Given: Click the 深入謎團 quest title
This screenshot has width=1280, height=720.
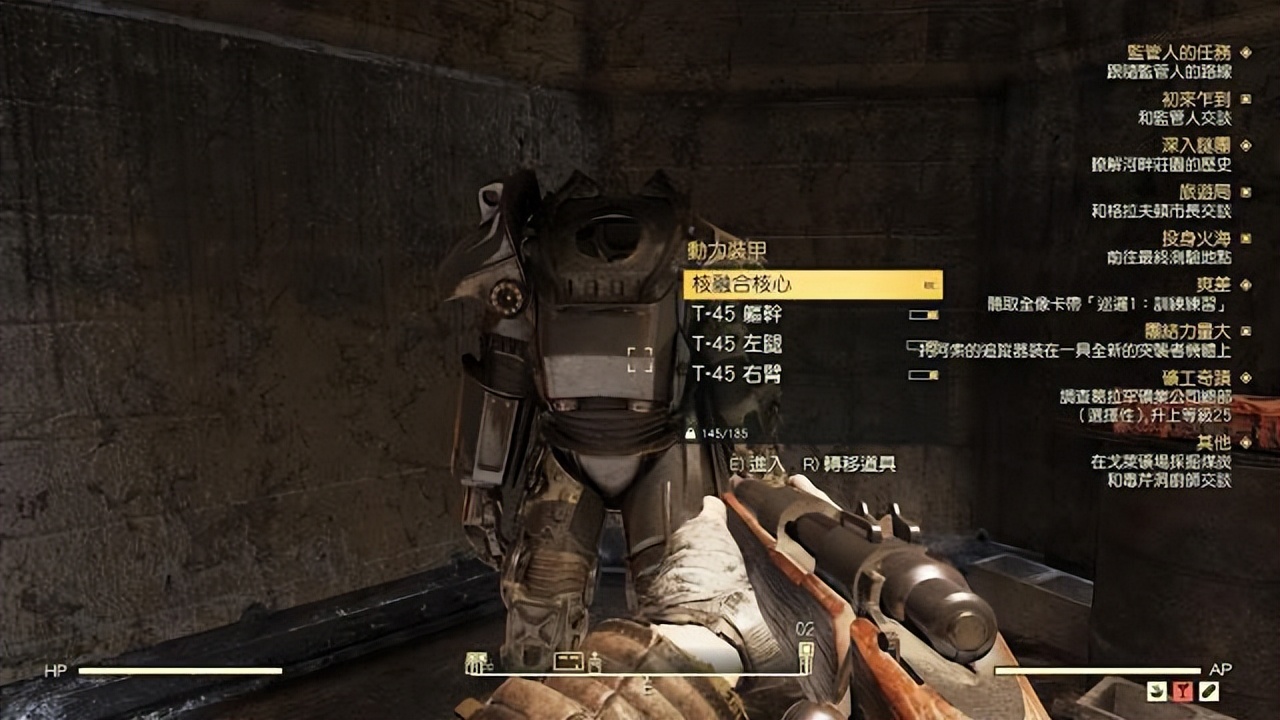Looking at the screenshot, I should (x=1198, y=146).
